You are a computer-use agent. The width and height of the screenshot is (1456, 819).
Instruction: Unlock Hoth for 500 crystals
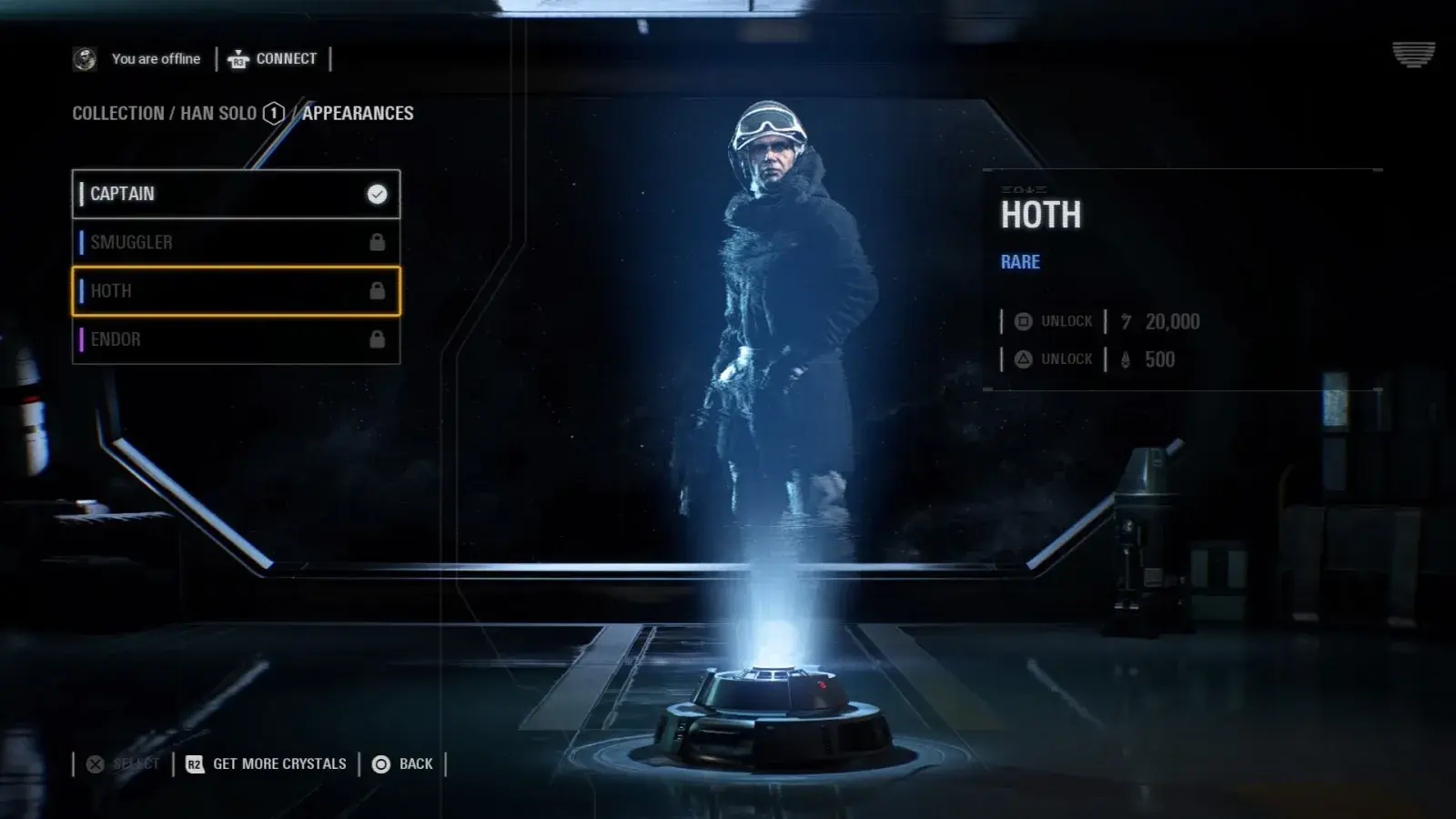1056,359
